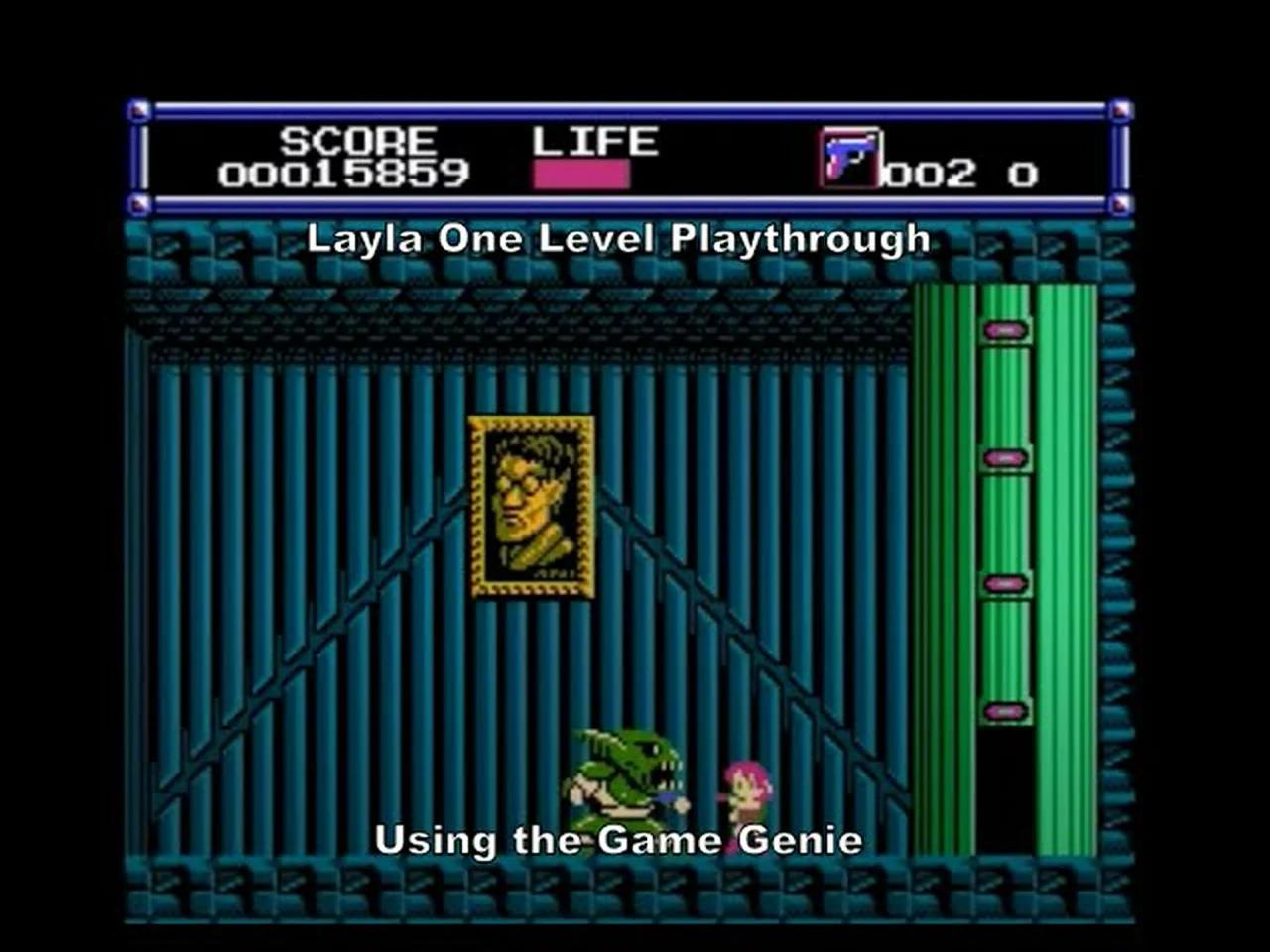This screenshot has width=1270, height=952.
Task: Select the SCORE label in the status bar
Action: [357, 140]
